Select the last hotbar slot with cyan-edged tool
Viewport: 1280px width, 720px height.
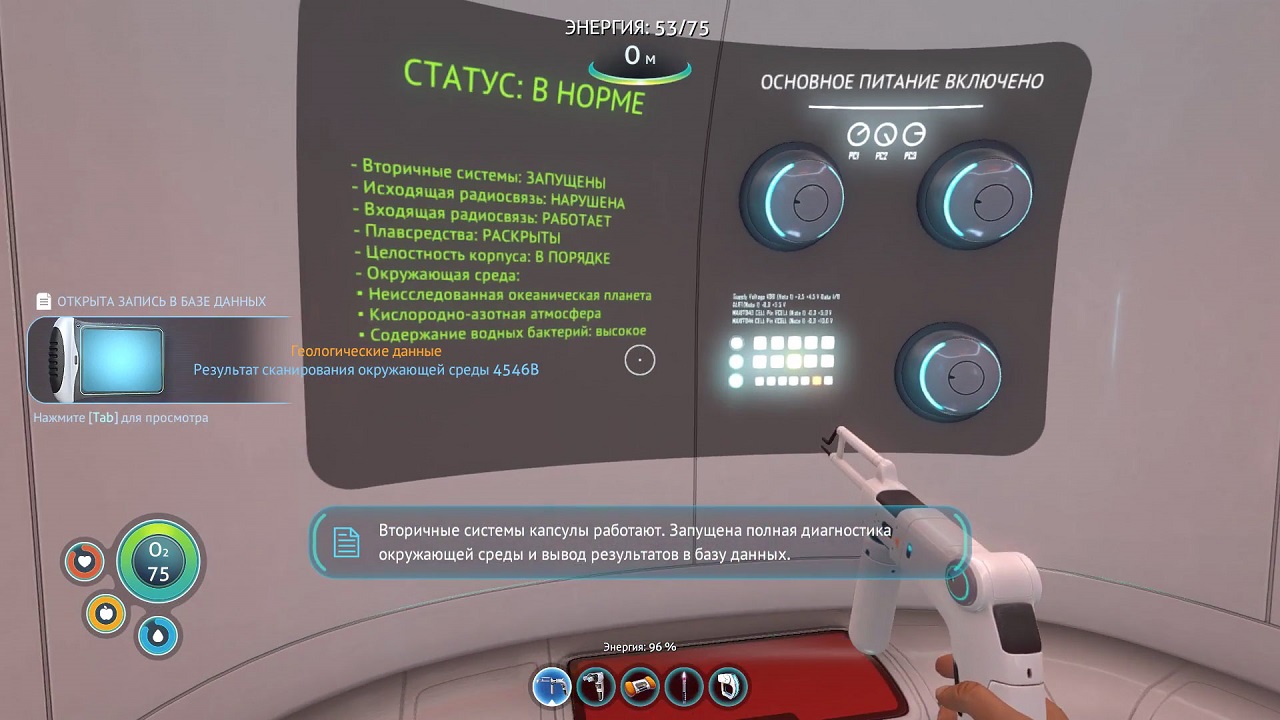(x=728, y=687)
